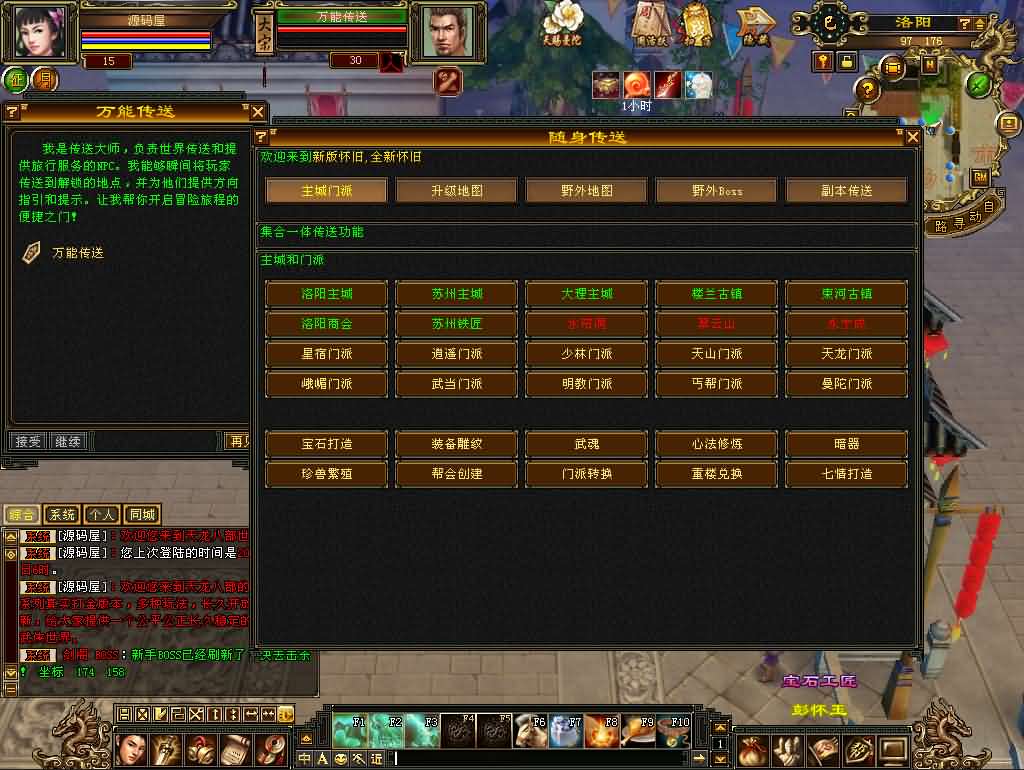1024x770 pixels.
Task: Select the 心法修炼 button
Action: 716,444
